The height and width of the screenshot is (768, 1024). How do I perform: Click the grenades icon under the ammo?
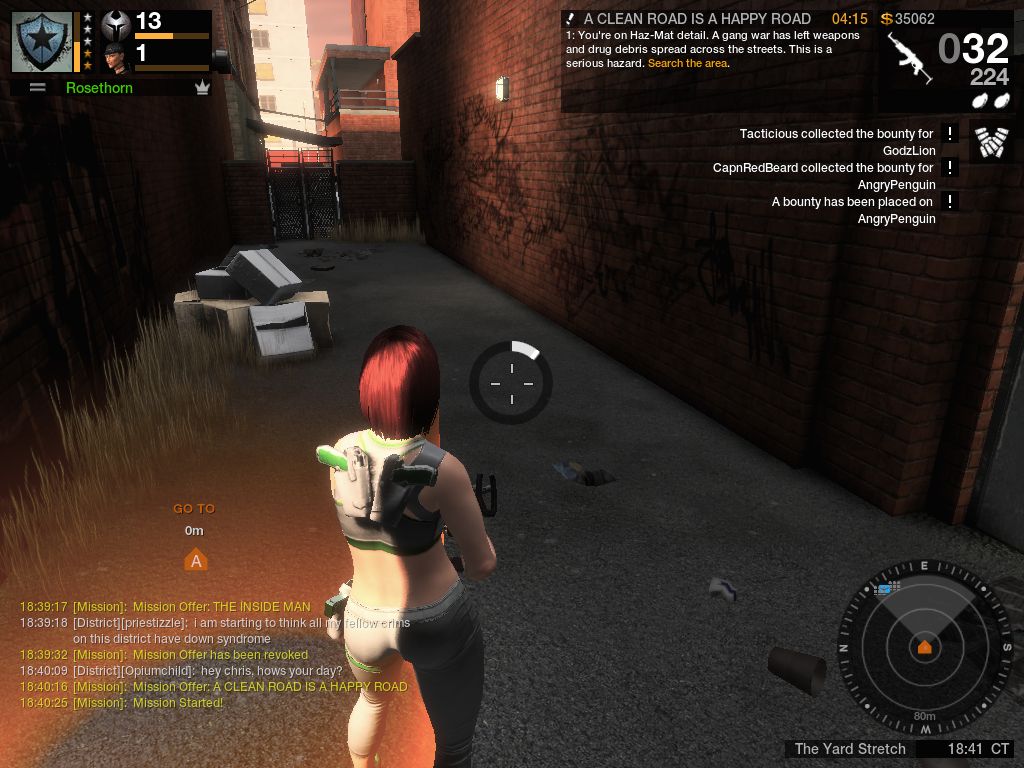pyautogui.click(x=988, y=100)
